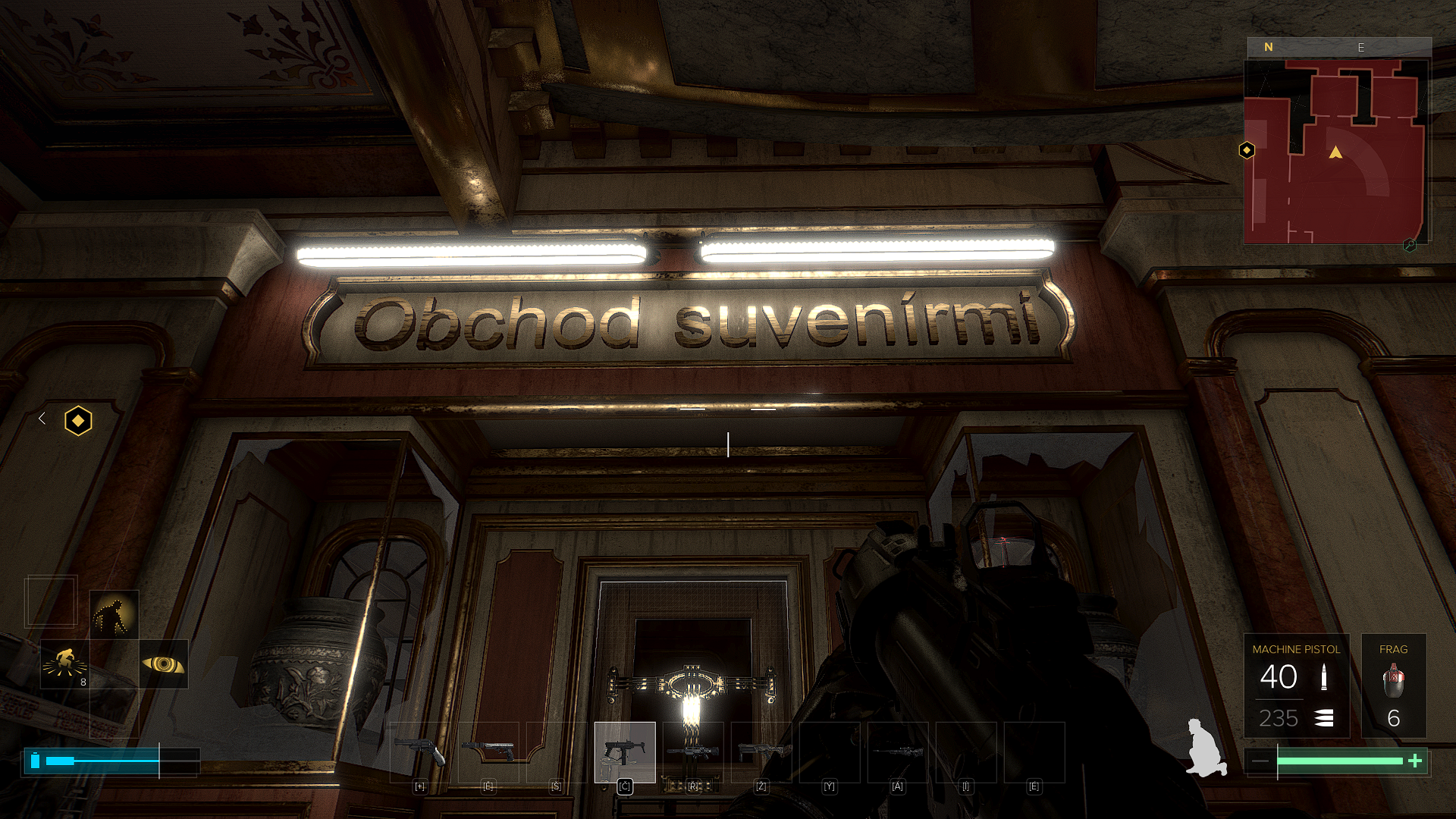The height and width of the screenshot is (819, 1456).
Task: Select the revolver in the weapon hotbar
Action: 419,752
